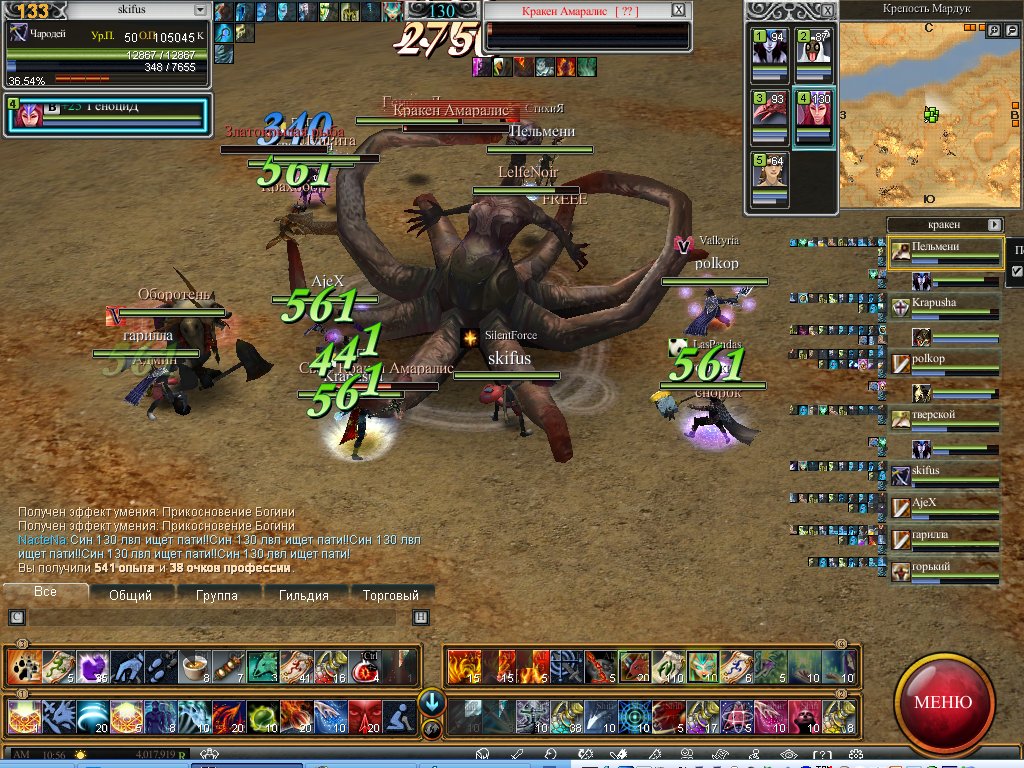Close the Кракен Амаралис target frame
The height and width of the screenshot is (768, 1024).
[679, 10]
